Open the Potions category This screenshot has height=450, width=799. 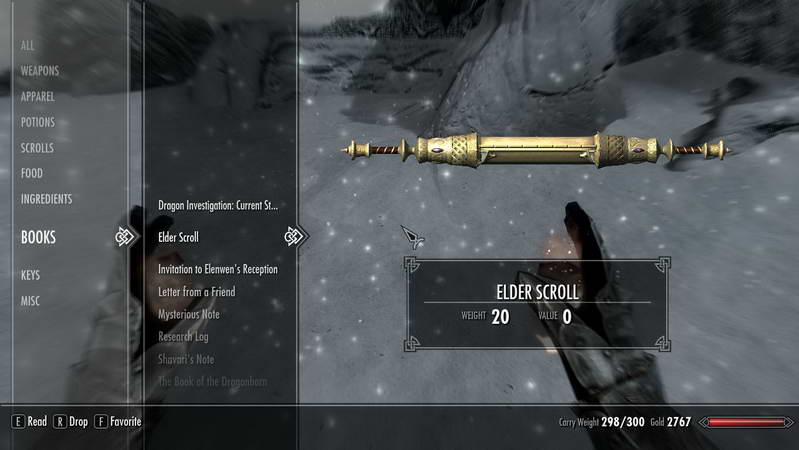tap(38, 122)
